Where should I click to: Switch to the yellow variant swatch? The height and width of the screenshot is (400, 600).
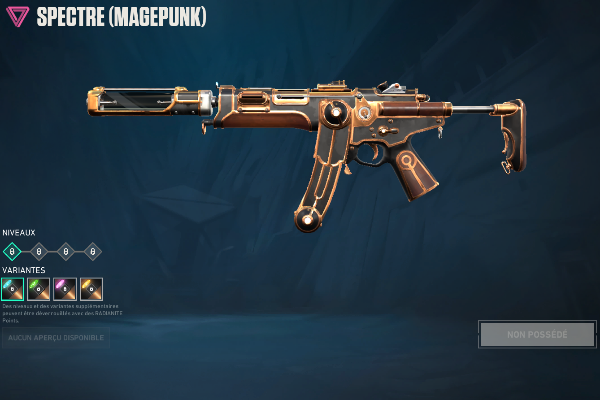tap(91, 289)
